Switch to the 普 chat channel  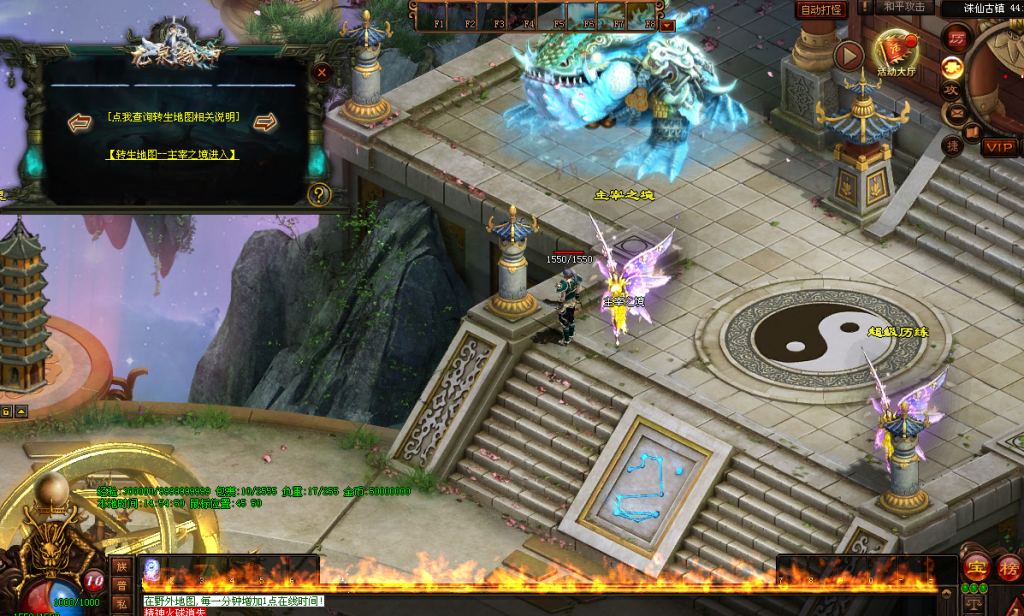[x=120, y=585]
